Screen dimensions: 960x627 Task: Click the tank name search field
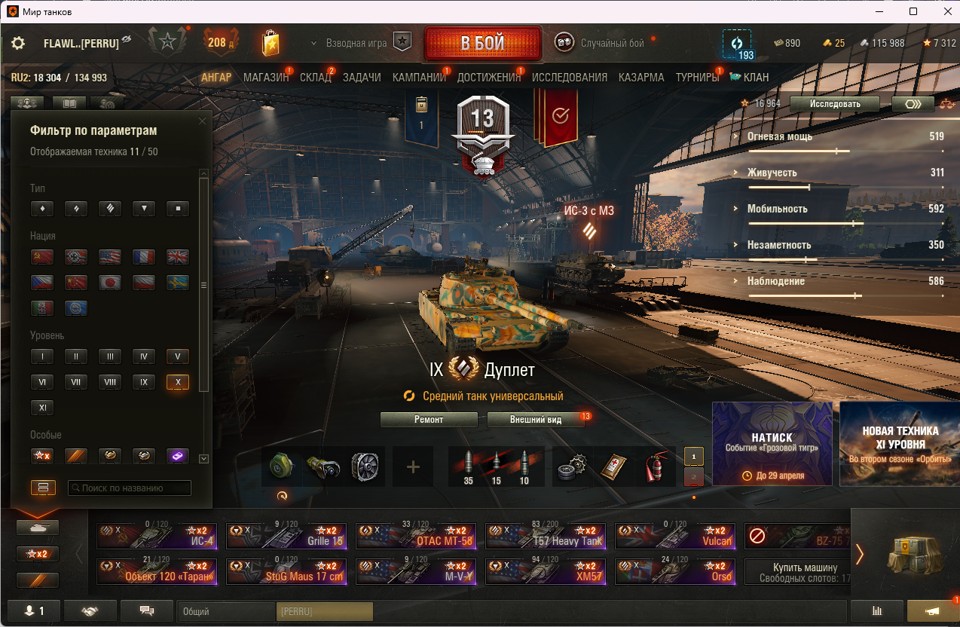click(129, 488)
